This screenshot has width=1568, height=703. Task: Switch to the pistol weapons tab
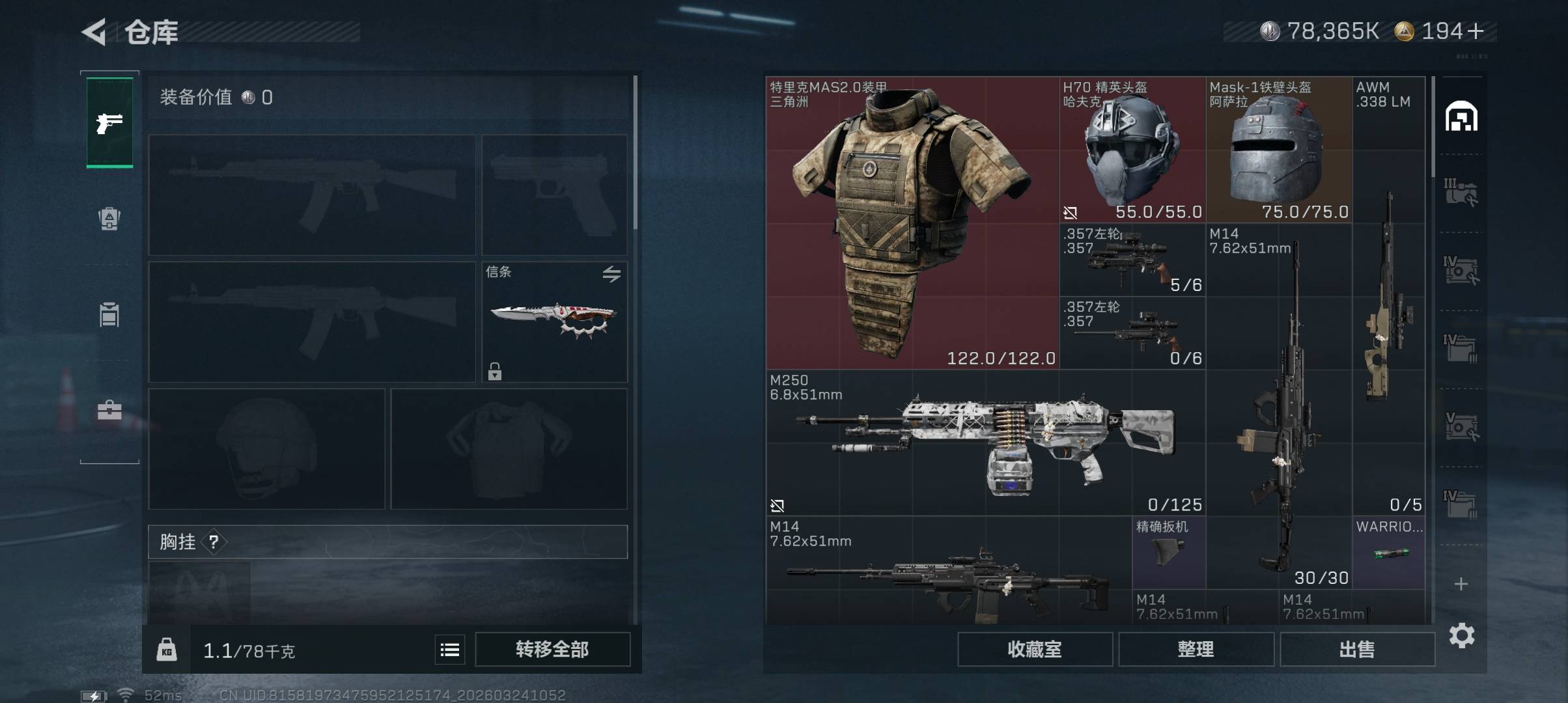pyautogui.click(x=109, y=122)
